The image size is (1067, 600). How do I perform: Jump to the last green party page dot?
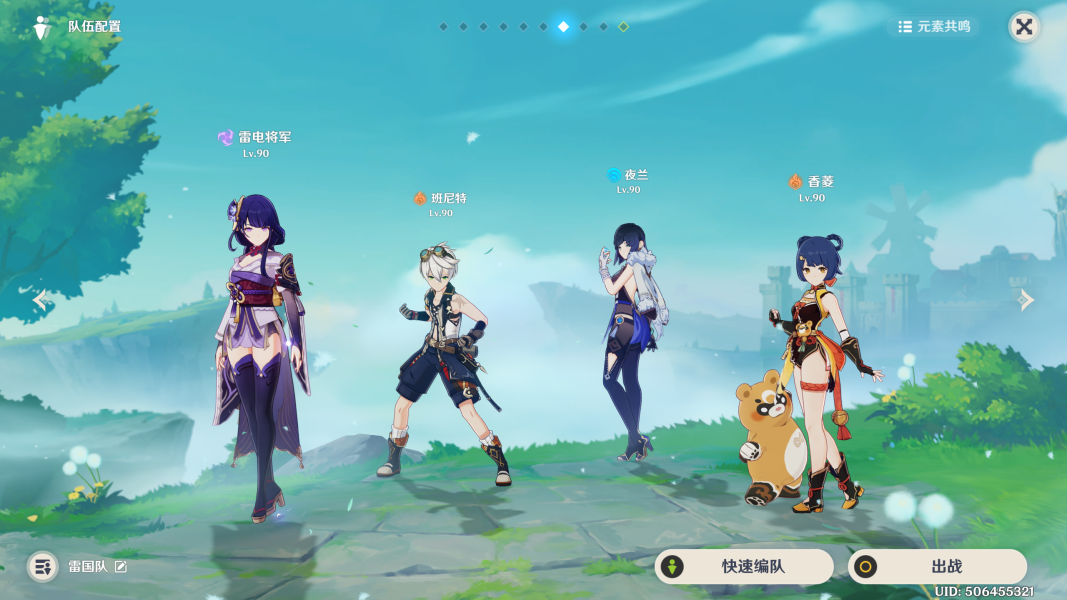623,27
